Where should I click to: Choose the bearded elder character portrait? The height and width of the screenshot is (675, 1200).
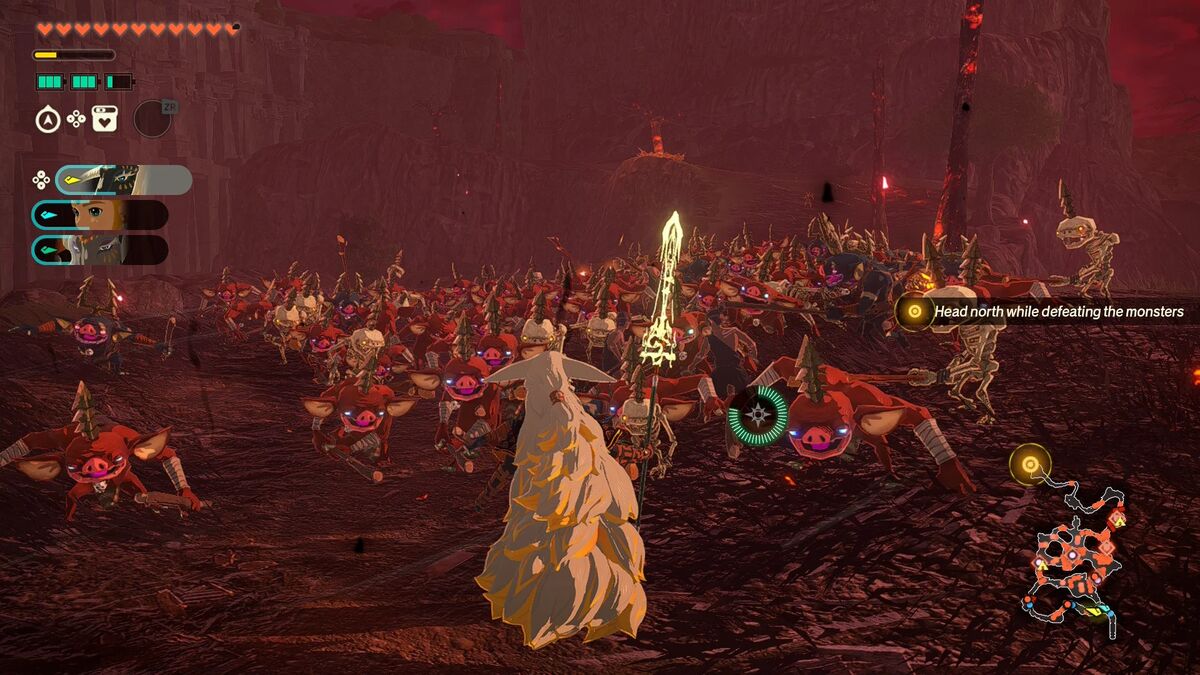click(x=99, y=250)
